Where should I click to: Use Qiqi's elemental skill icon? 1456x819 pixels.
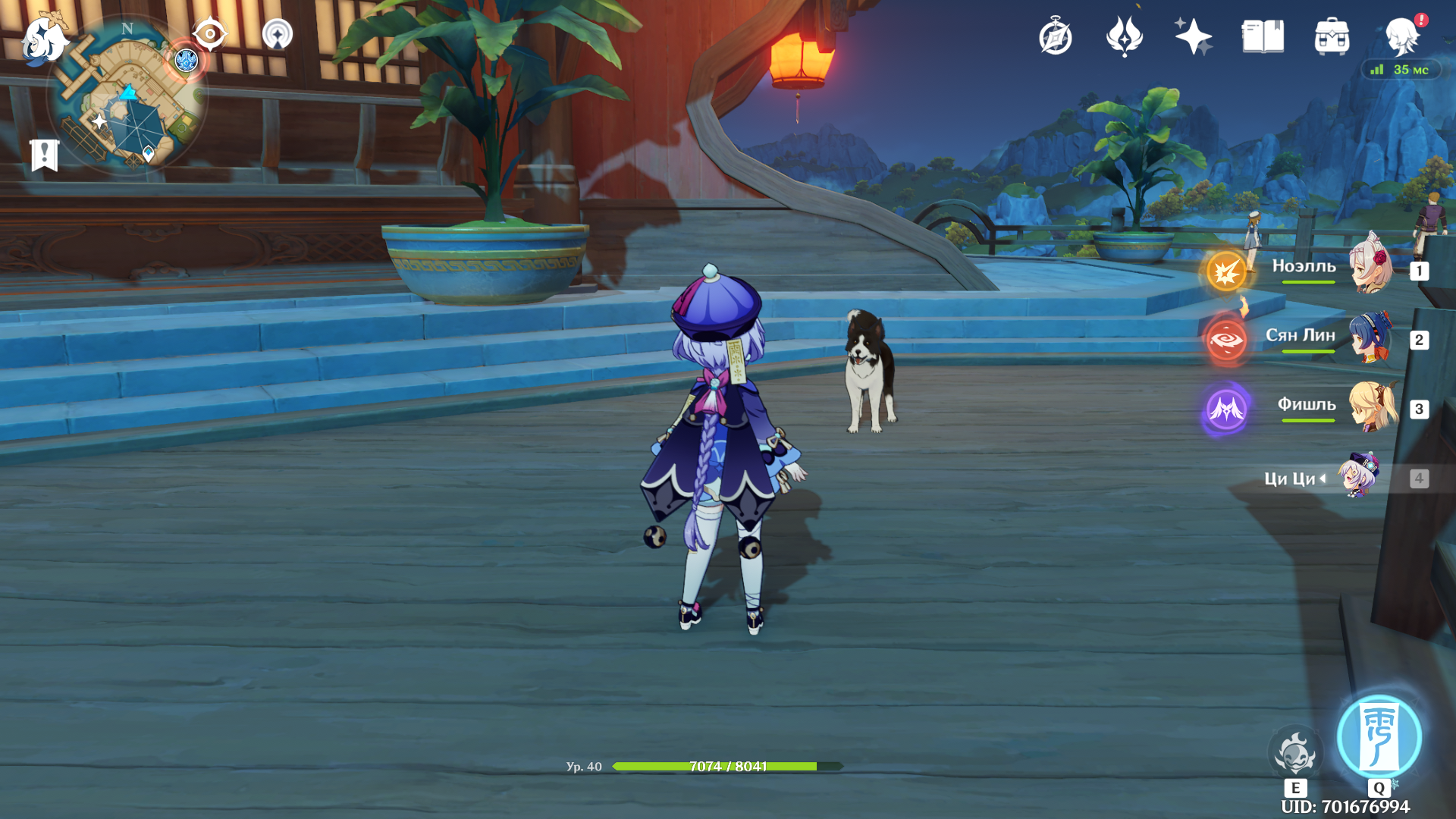point(1295,754)
